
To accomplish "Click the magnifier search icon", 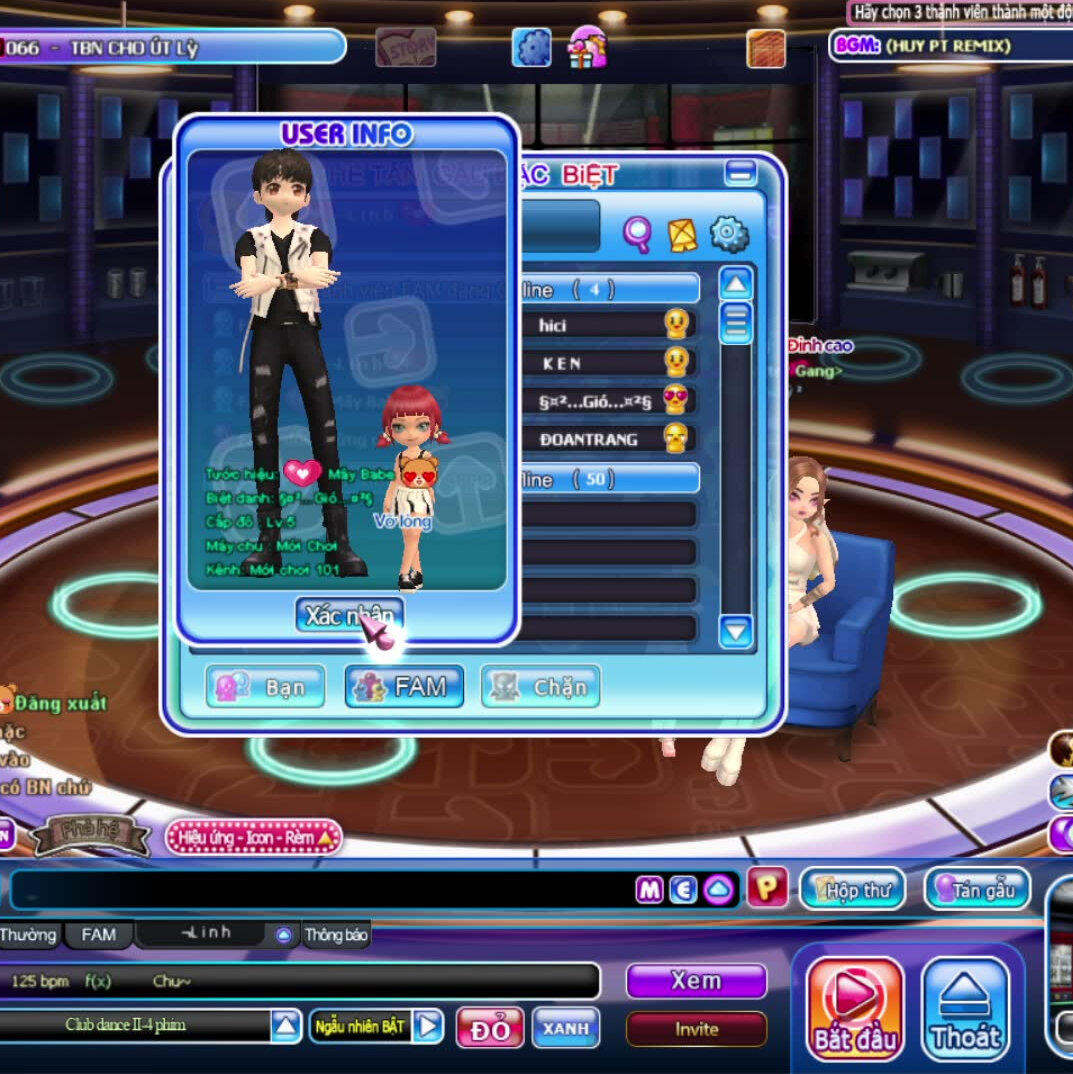I will coord(637,234).
